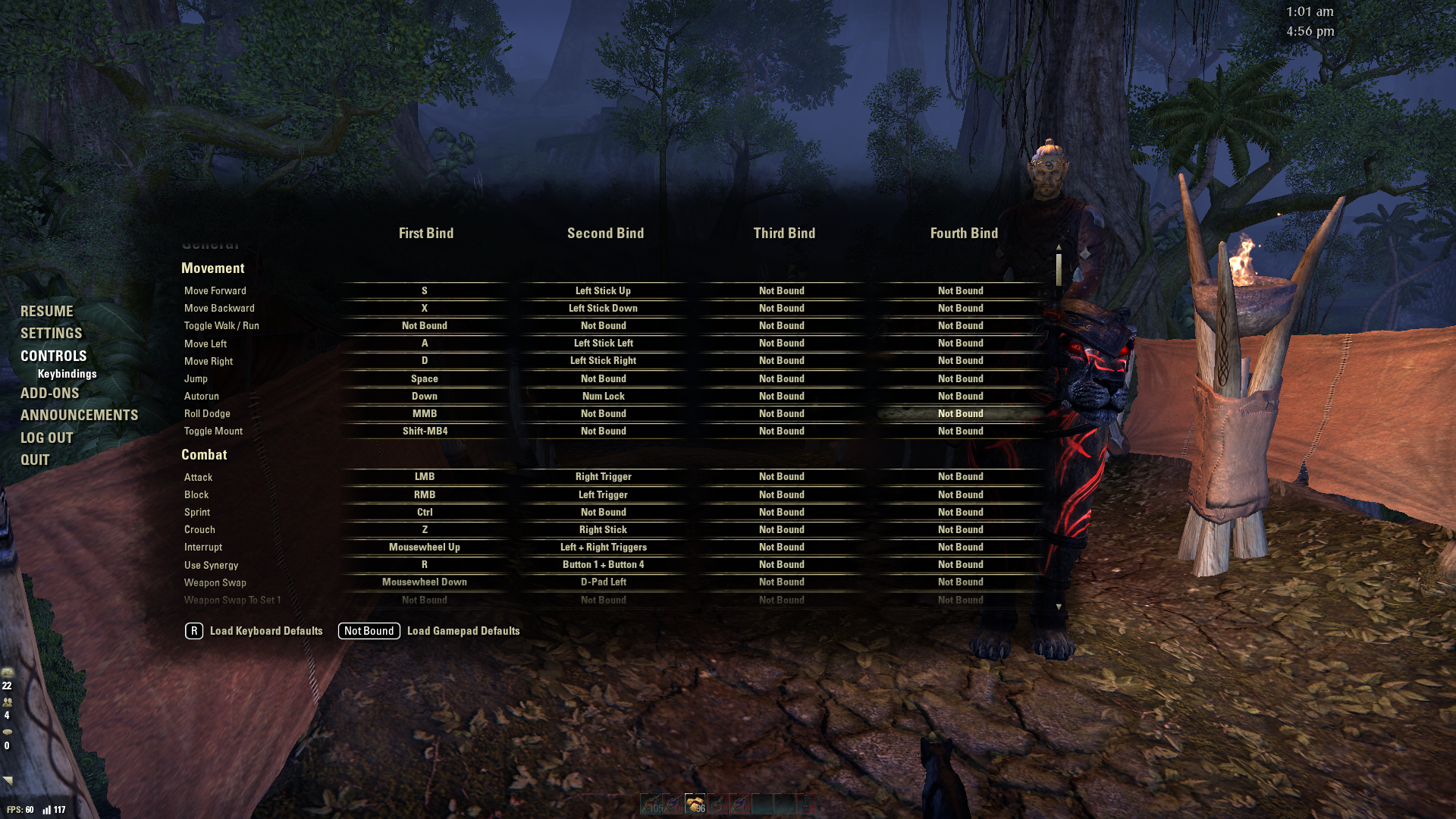Change Sprint first bind Ctrl

pos(425,513)
